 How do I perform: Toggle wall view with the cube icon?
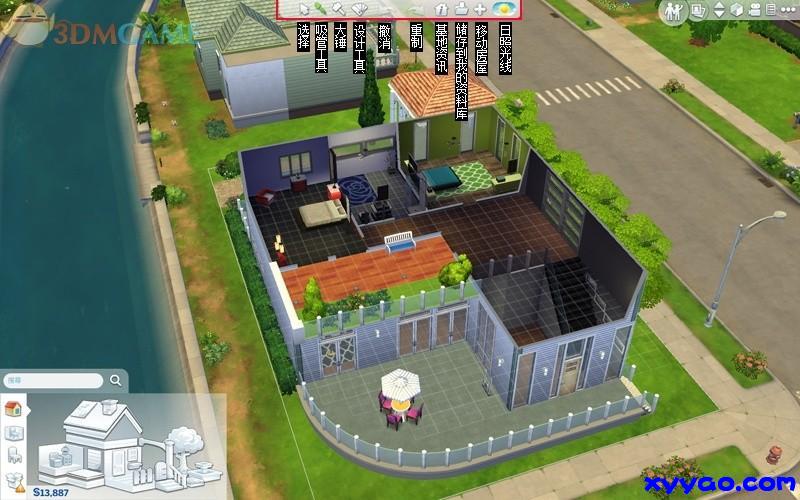tap(736, 10)
